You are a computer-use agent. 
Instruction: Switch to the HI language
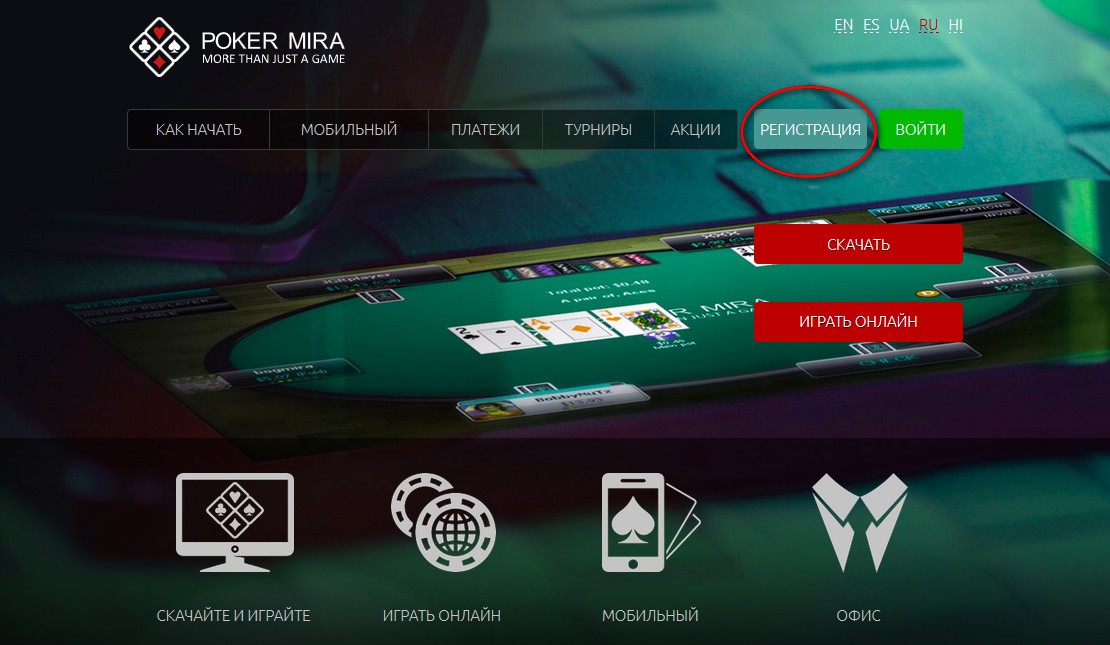pos(956,26)
